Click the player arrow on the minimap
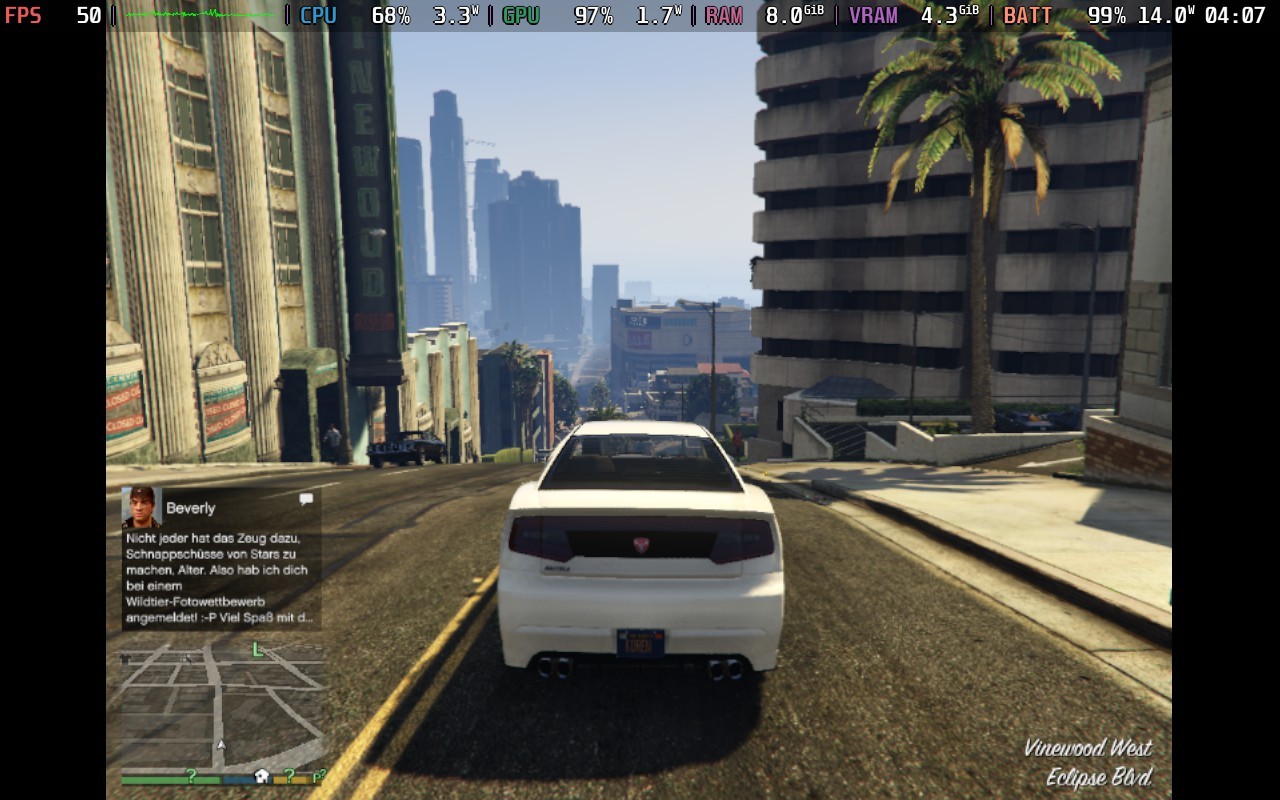 (x=221, y=745)
